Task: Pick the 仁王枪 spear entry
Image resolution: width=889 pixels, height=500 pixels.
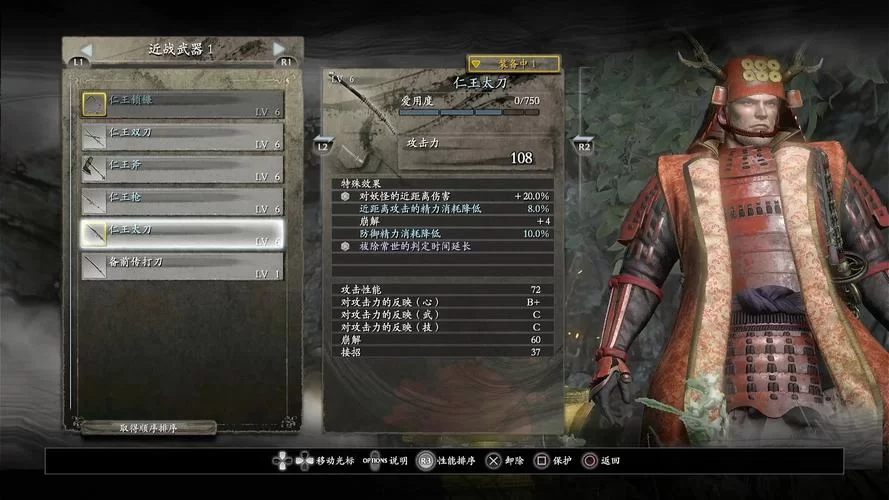Action: [182, 202]
